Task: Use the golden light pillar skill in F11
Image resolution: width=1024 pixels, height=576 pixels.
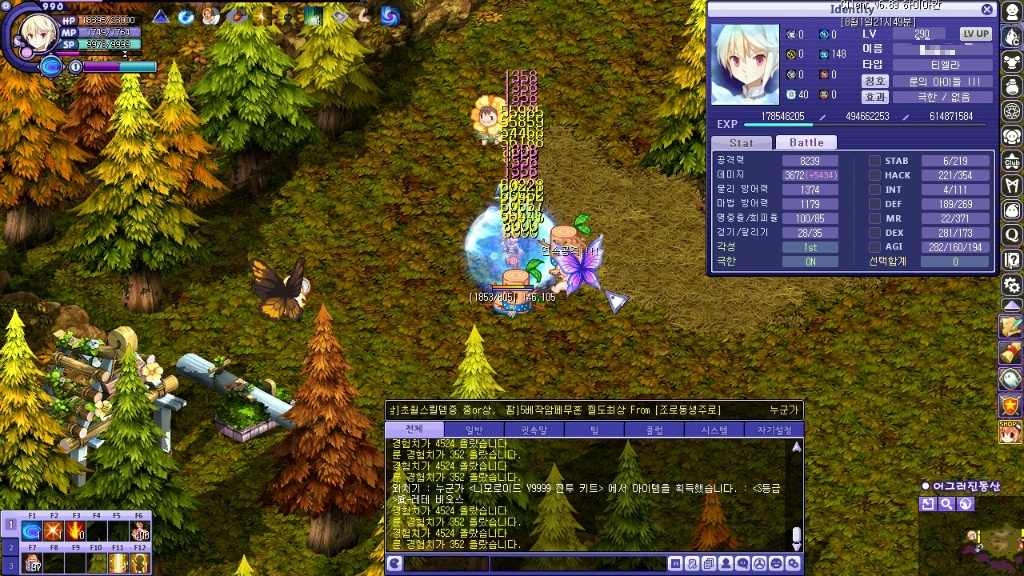Action: tap(118, 563)
